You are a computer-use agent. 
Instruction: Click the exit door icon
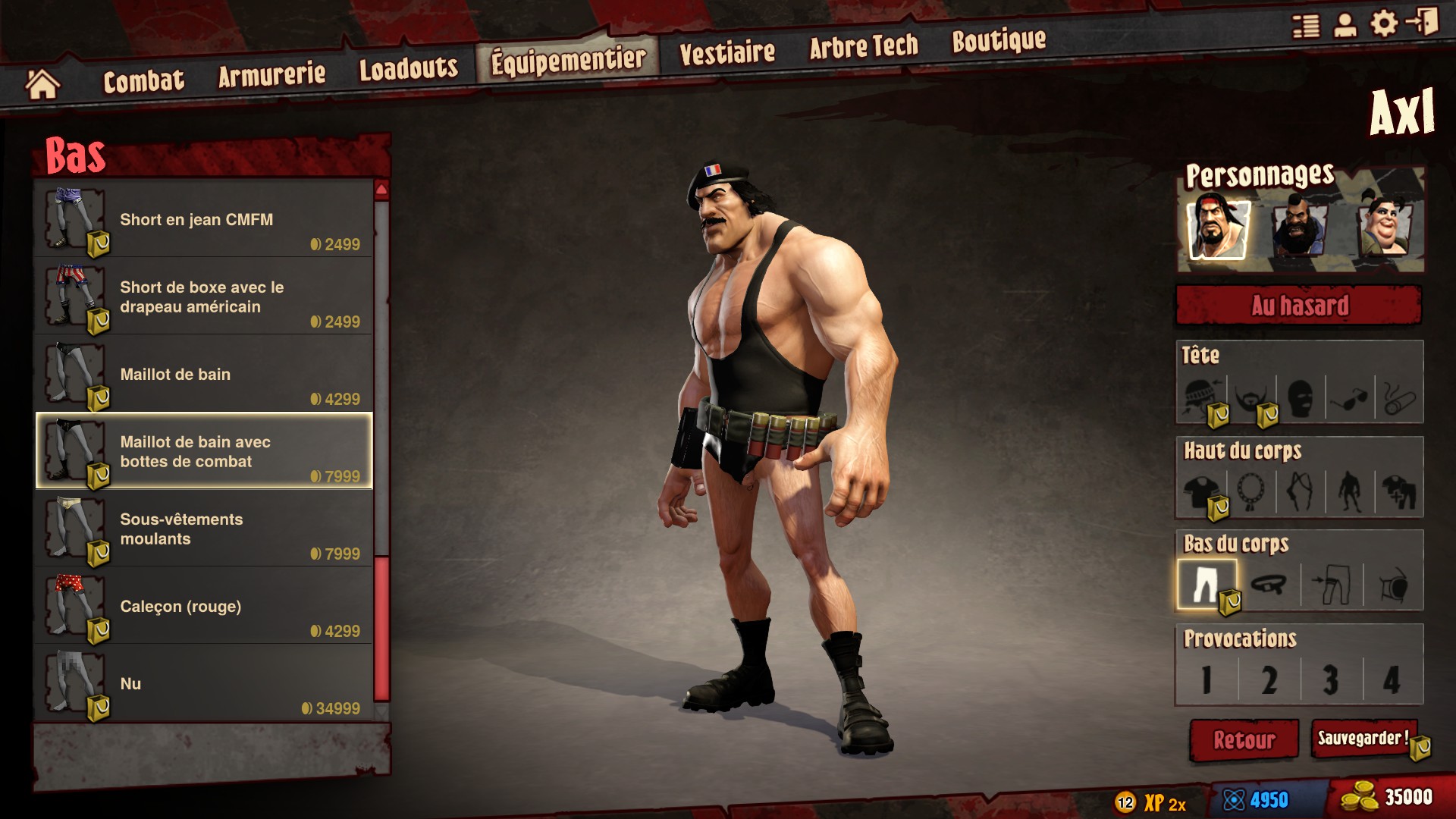coord(1423,22)
